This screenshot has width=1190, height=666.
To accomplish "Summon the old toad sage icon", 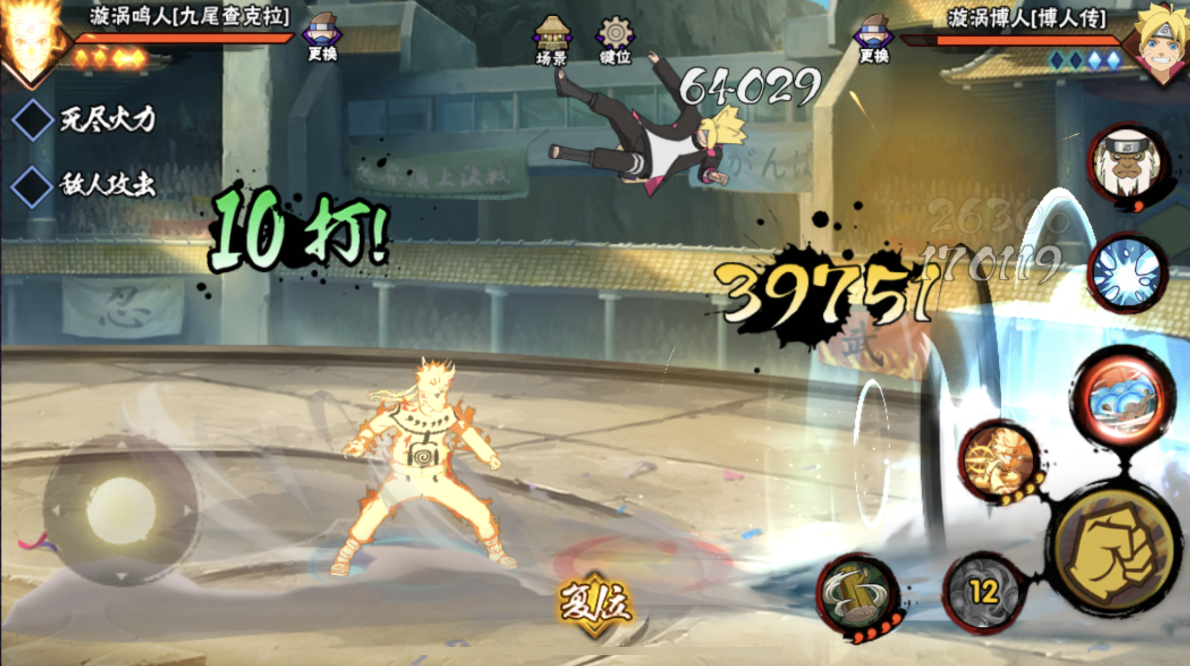I will click(1125, 162).
